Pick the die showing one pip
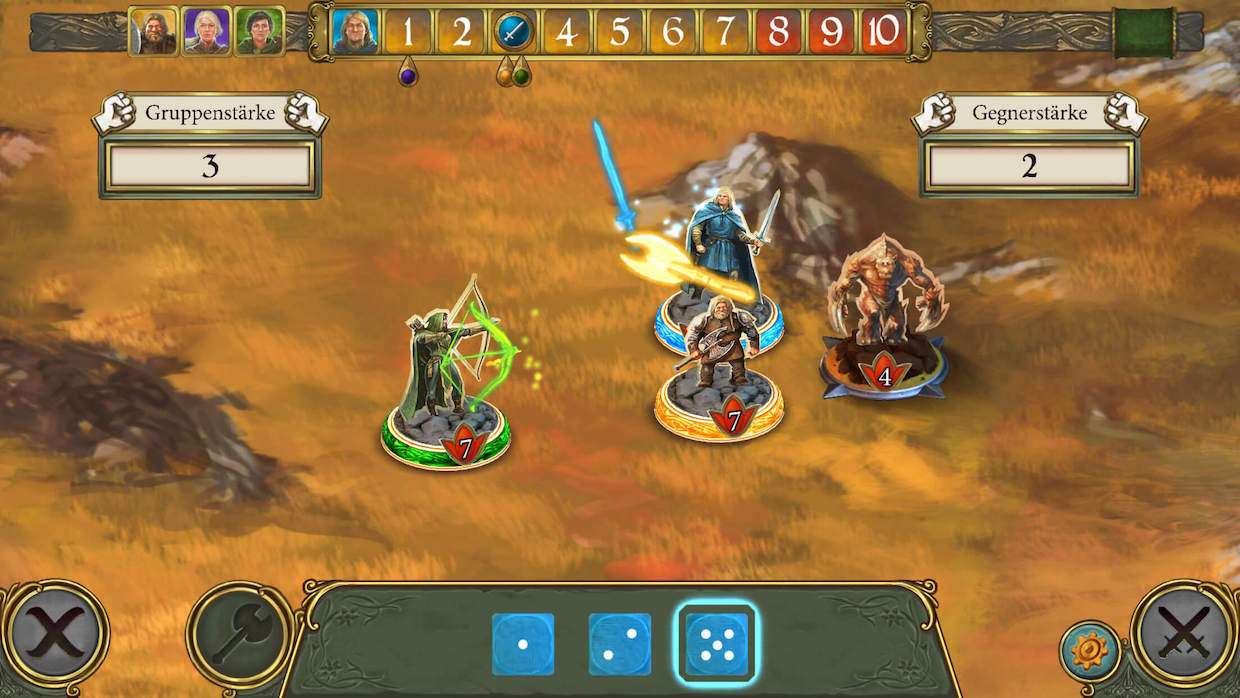 click(x=522, y=644)
